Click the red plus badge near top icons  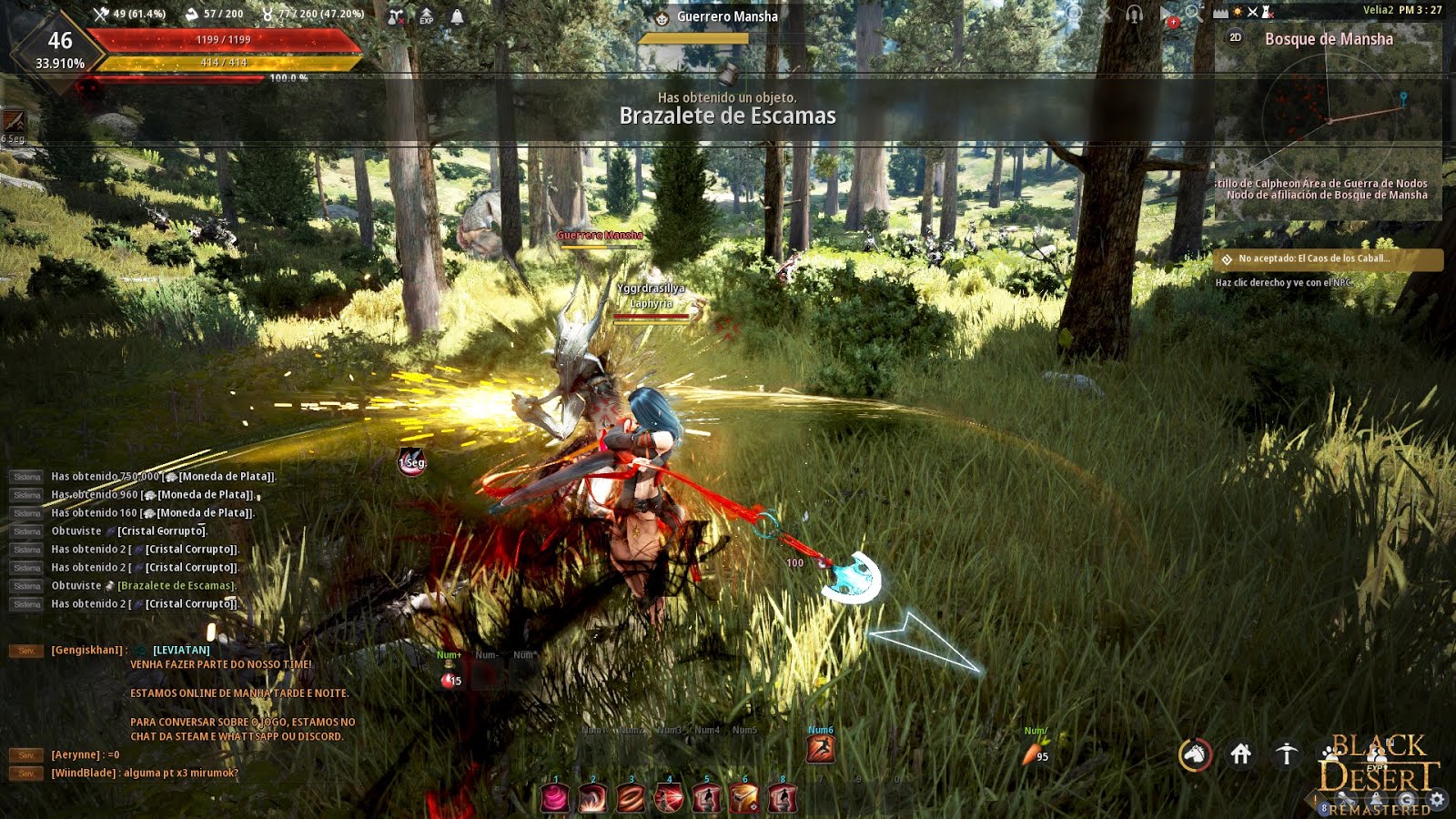click(x=1172, y=22)
